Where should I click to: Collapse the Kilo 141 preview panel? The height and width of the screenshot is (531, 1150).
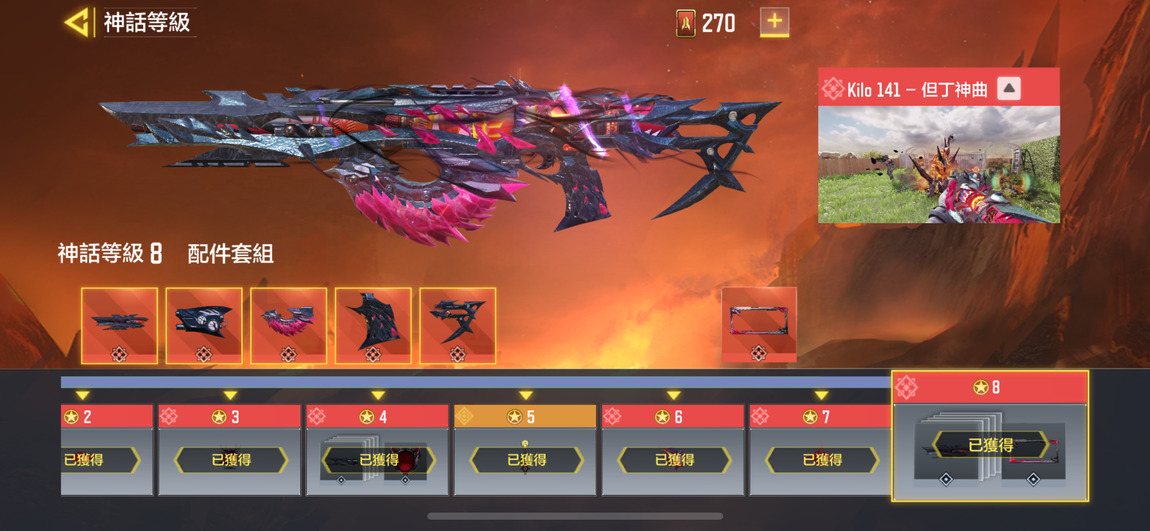pos(1009,88)
